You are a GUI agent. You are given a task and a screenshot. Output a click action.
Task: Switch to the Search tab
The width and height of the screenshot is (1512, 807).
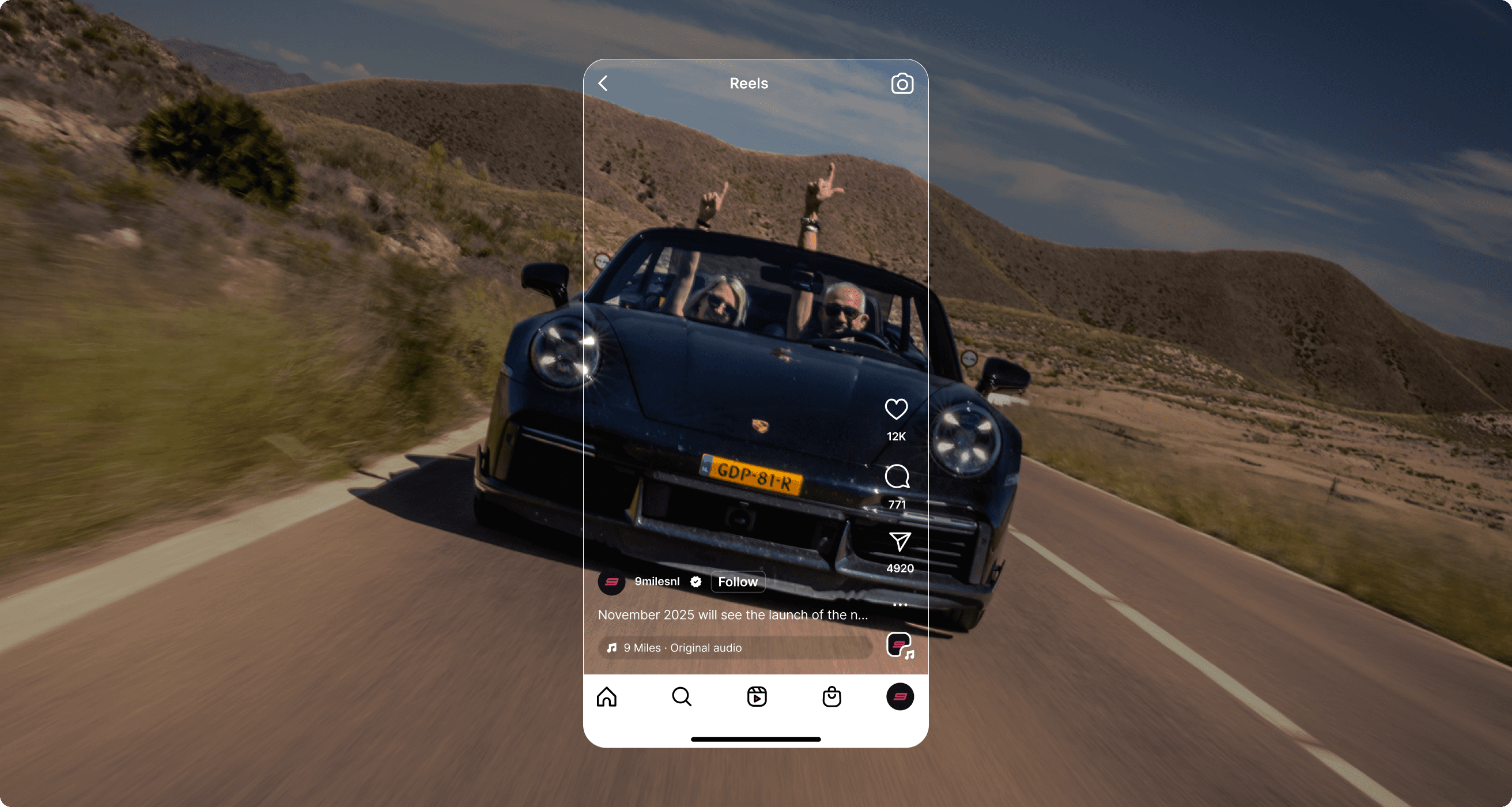[682, 697]
